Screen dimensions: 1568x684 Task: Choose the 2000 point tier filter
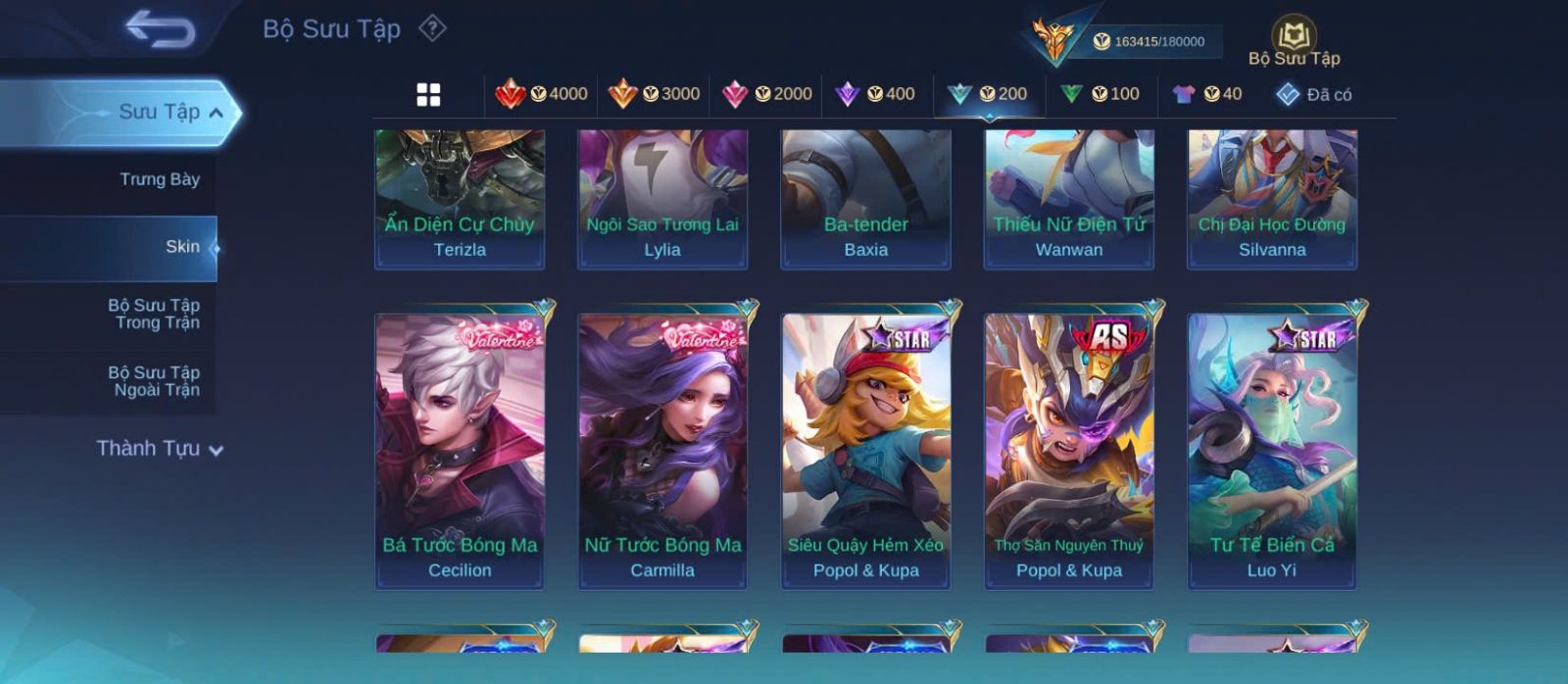766,94
